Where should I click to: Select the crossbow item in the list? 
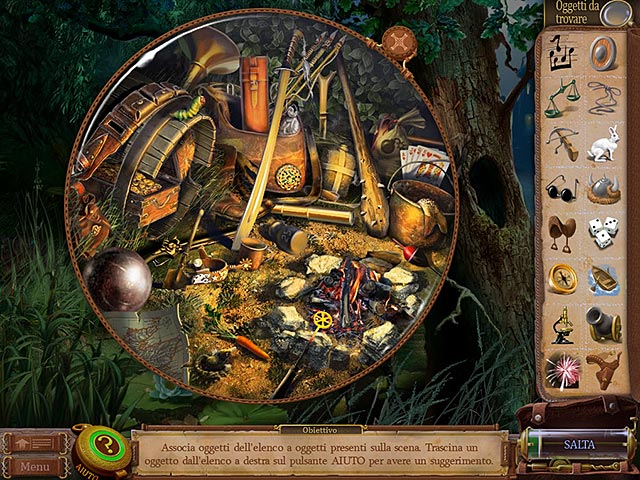click(x=562, y=144)
